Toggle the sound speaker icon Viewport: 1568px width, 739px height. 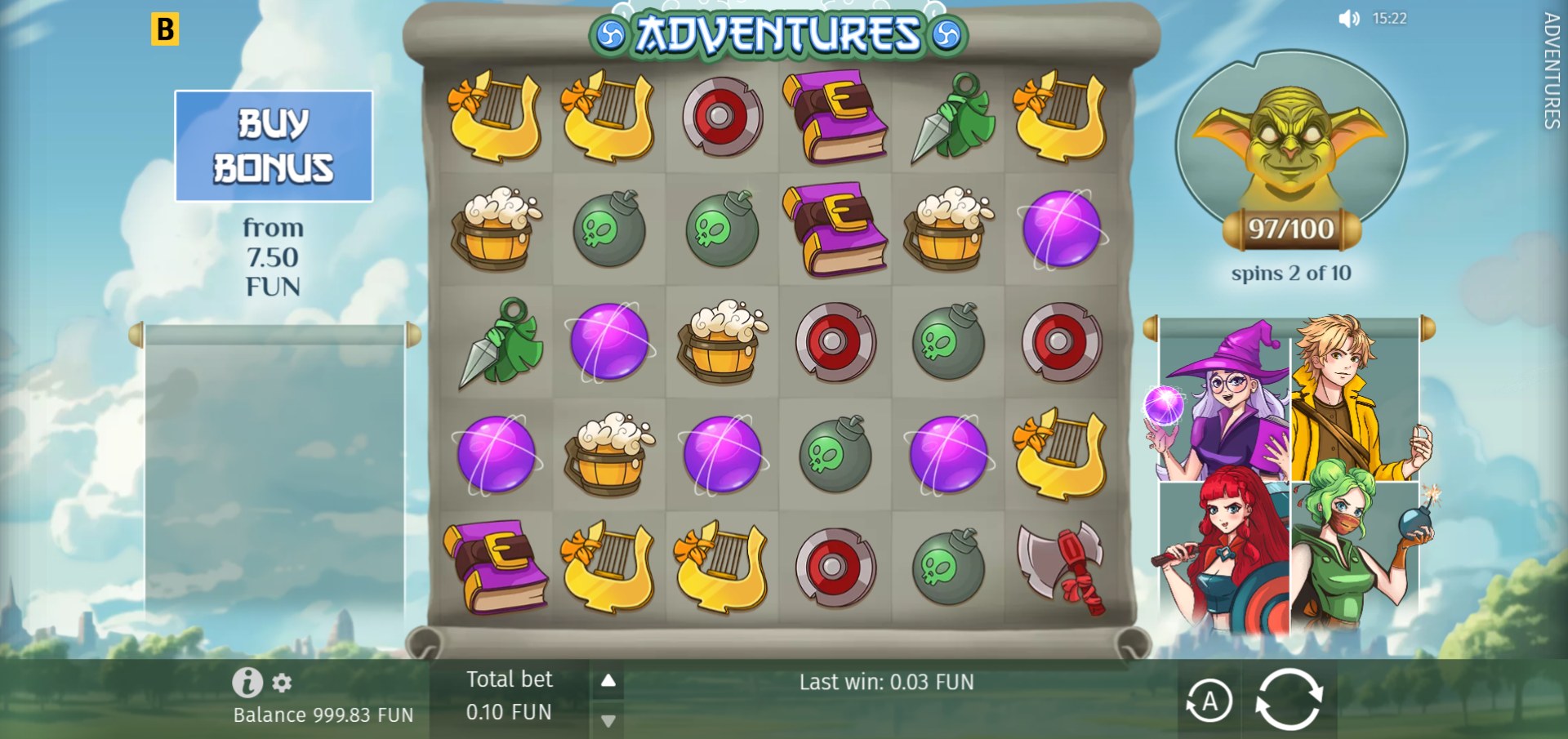[x=1348, y=19]
